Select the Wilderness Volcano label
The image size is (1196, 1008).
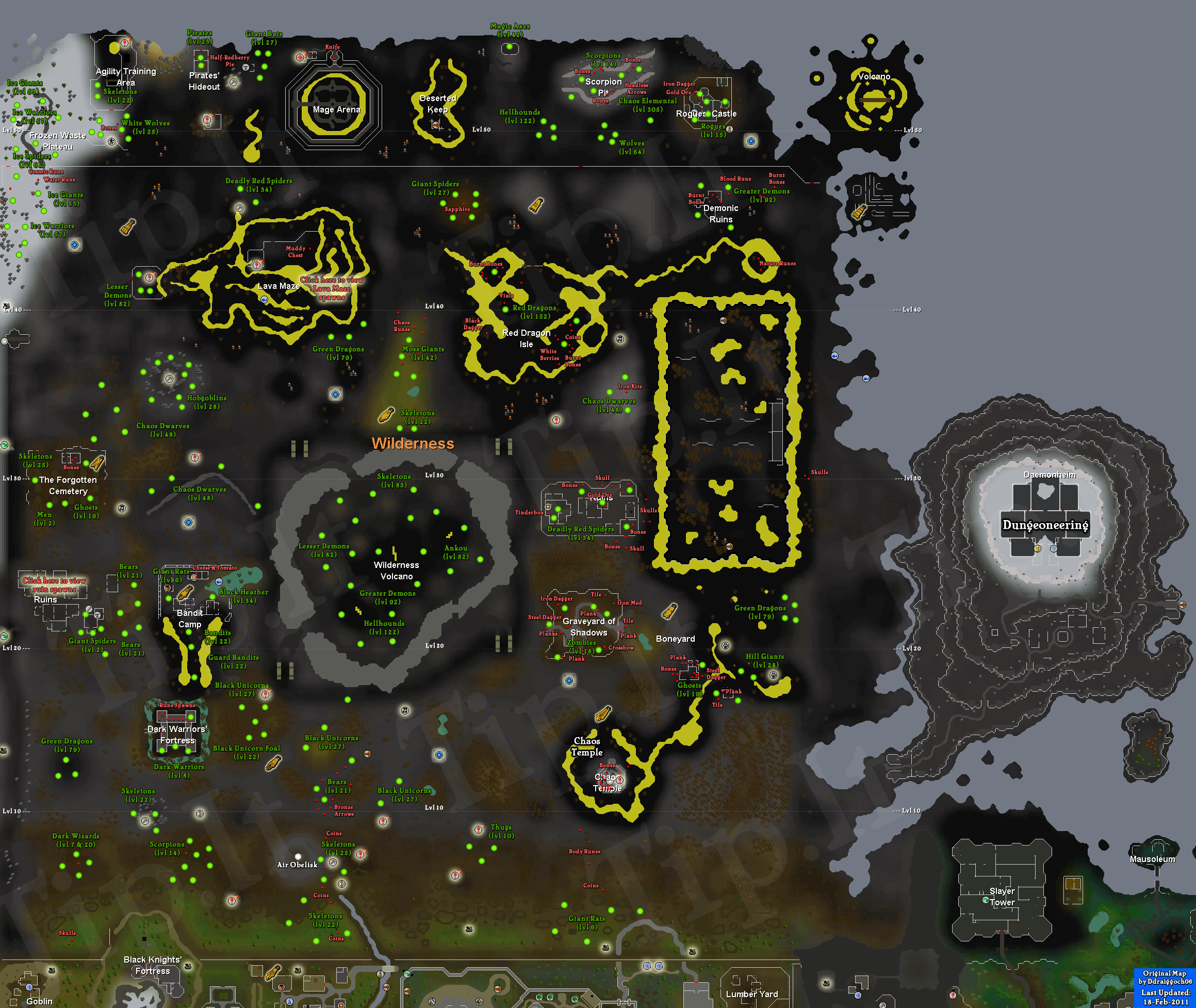397,570
